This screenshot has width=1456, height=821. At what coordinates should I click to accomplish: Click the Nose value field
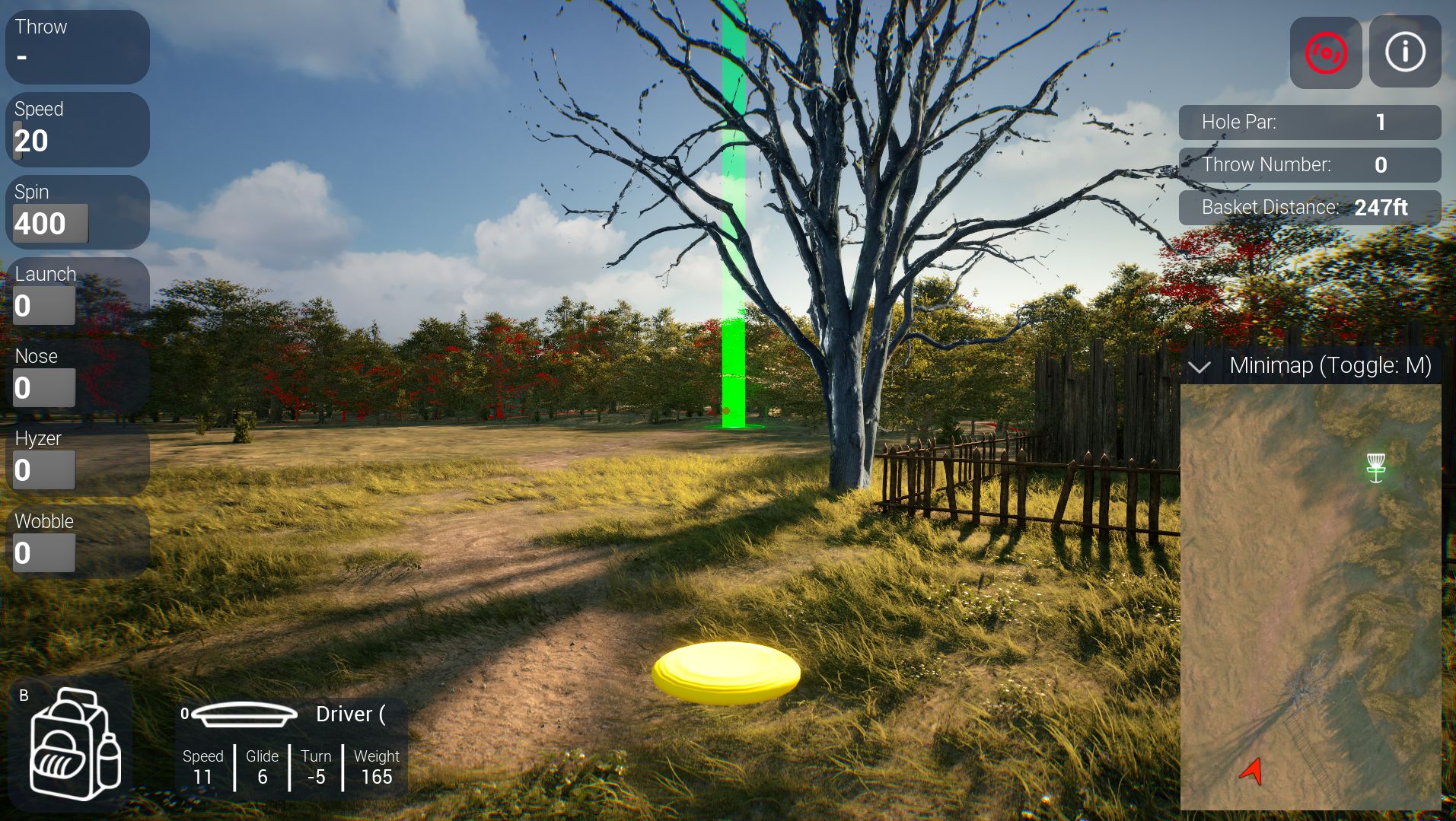coord(43,387)
